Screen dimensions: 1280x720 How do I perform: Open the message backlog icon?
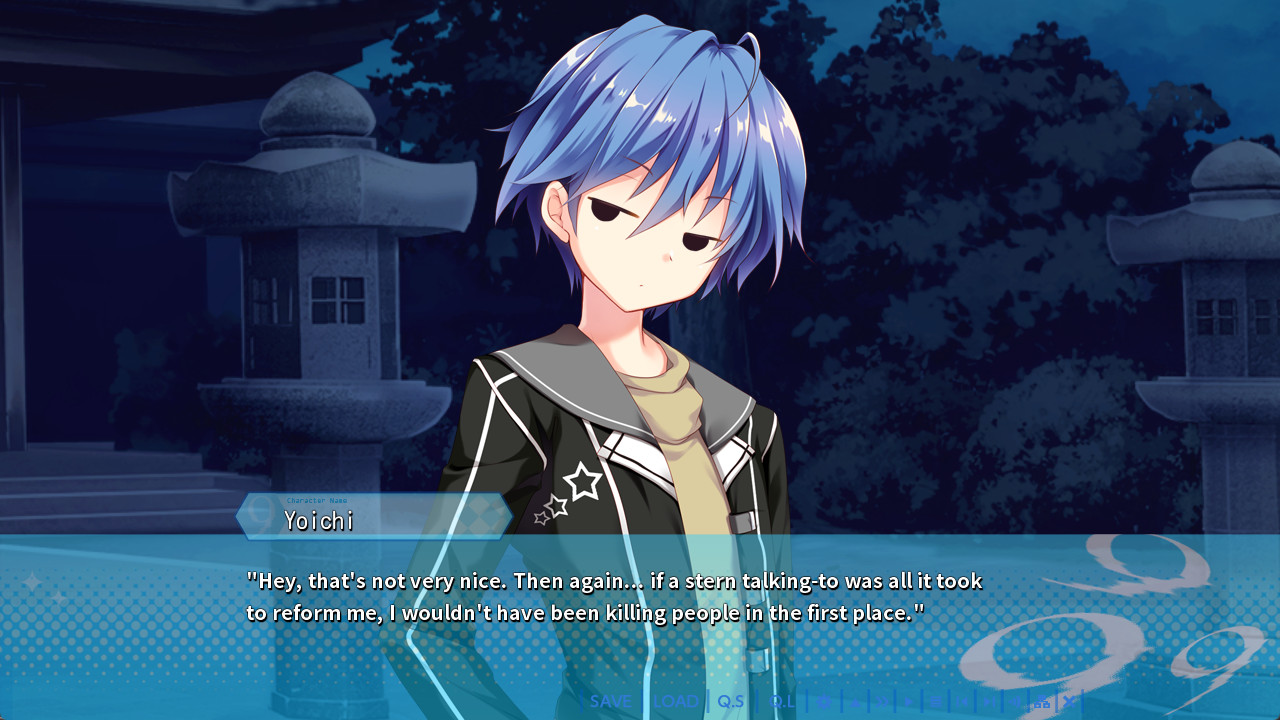936,702
